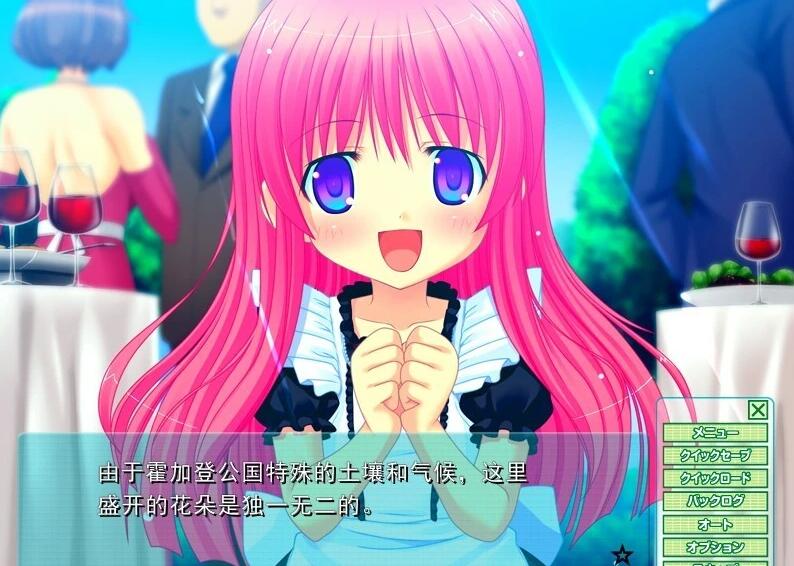Click クイックセーブ to quick save

tap(714, 456)
